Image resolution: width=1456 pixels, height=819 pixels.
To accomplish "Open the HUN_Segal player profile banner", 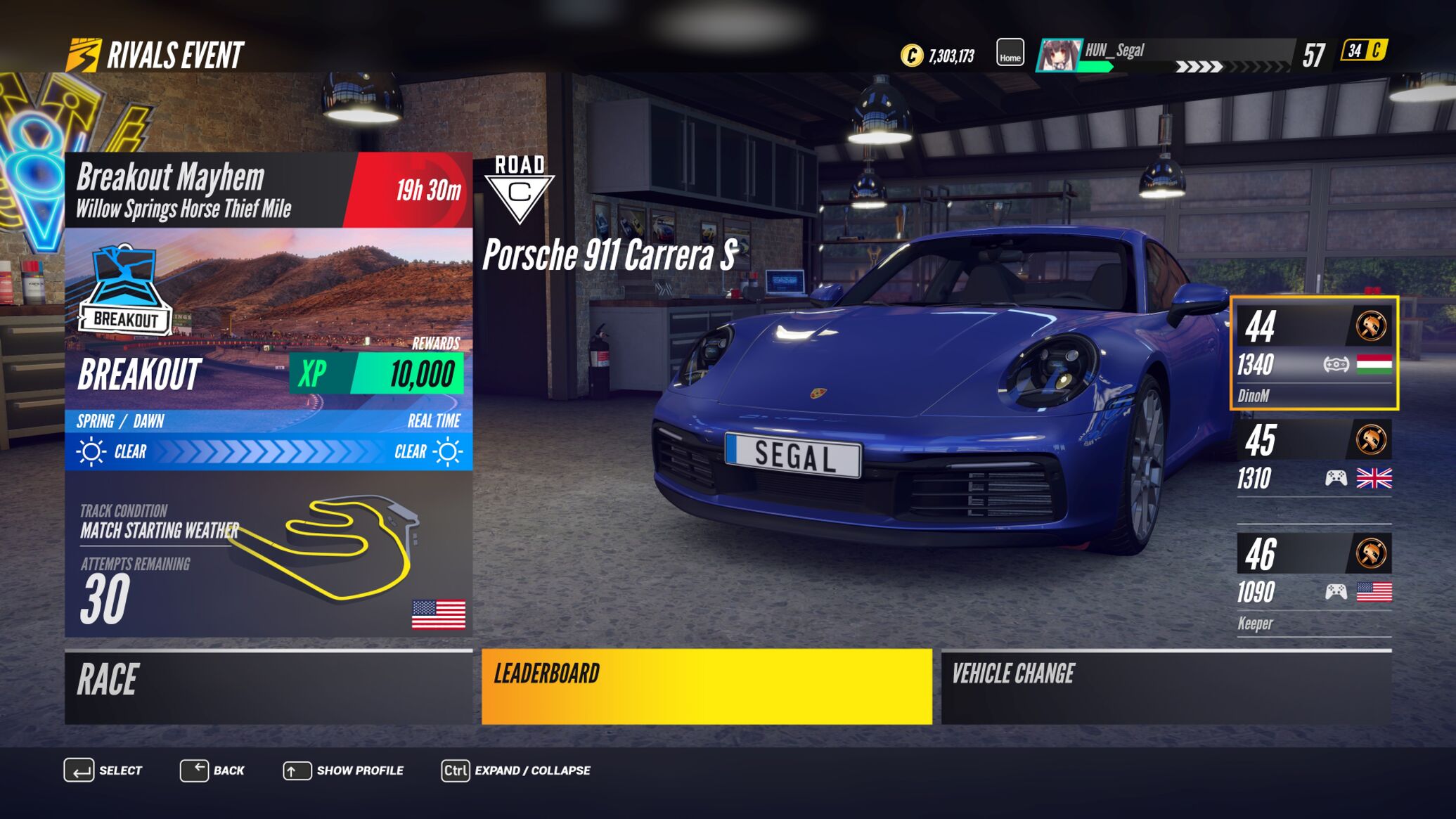I will 1165,55.
